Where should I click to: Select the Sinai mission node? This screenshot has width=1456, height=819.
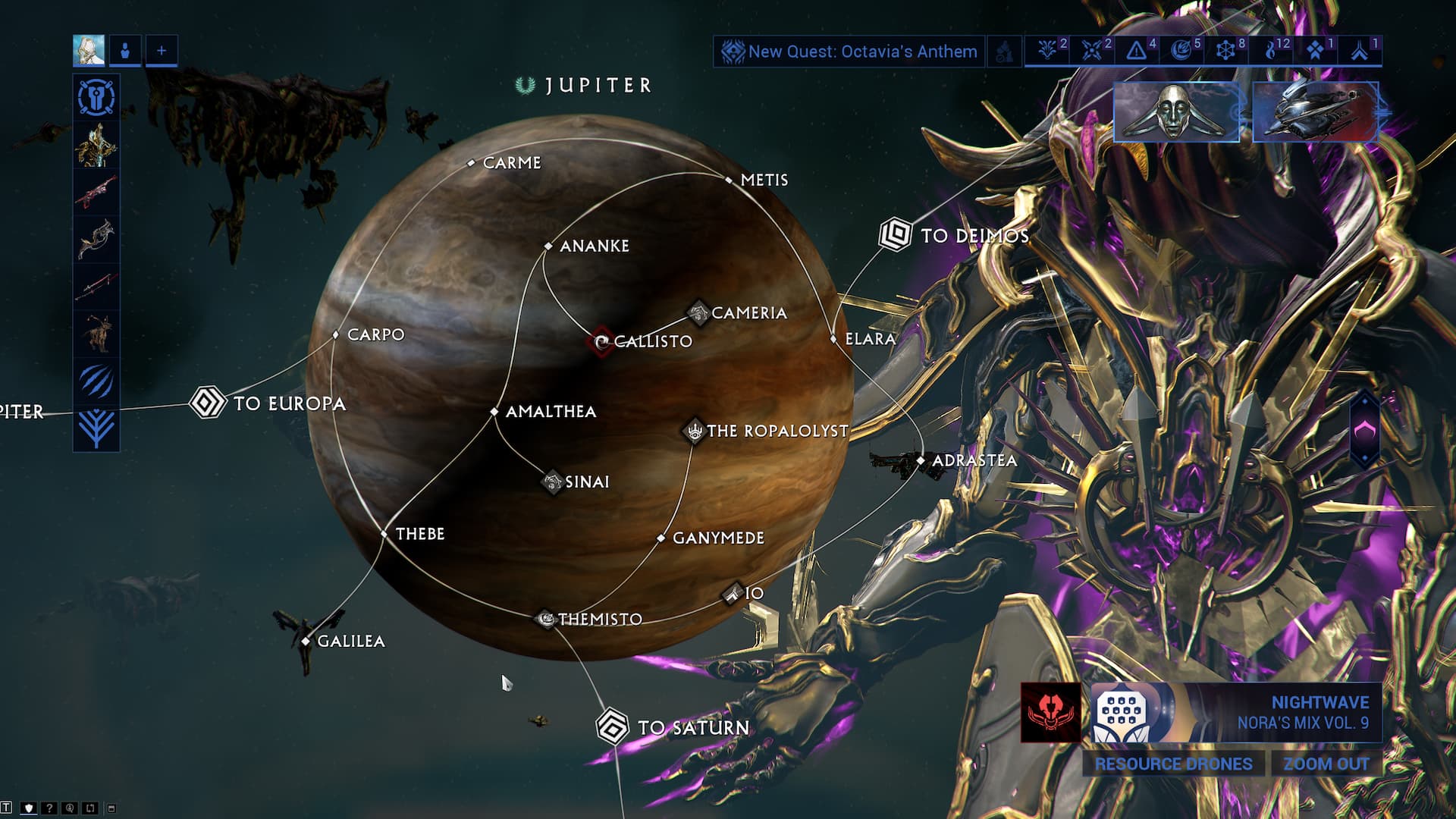pyautogui.click(x=552, y=482)
